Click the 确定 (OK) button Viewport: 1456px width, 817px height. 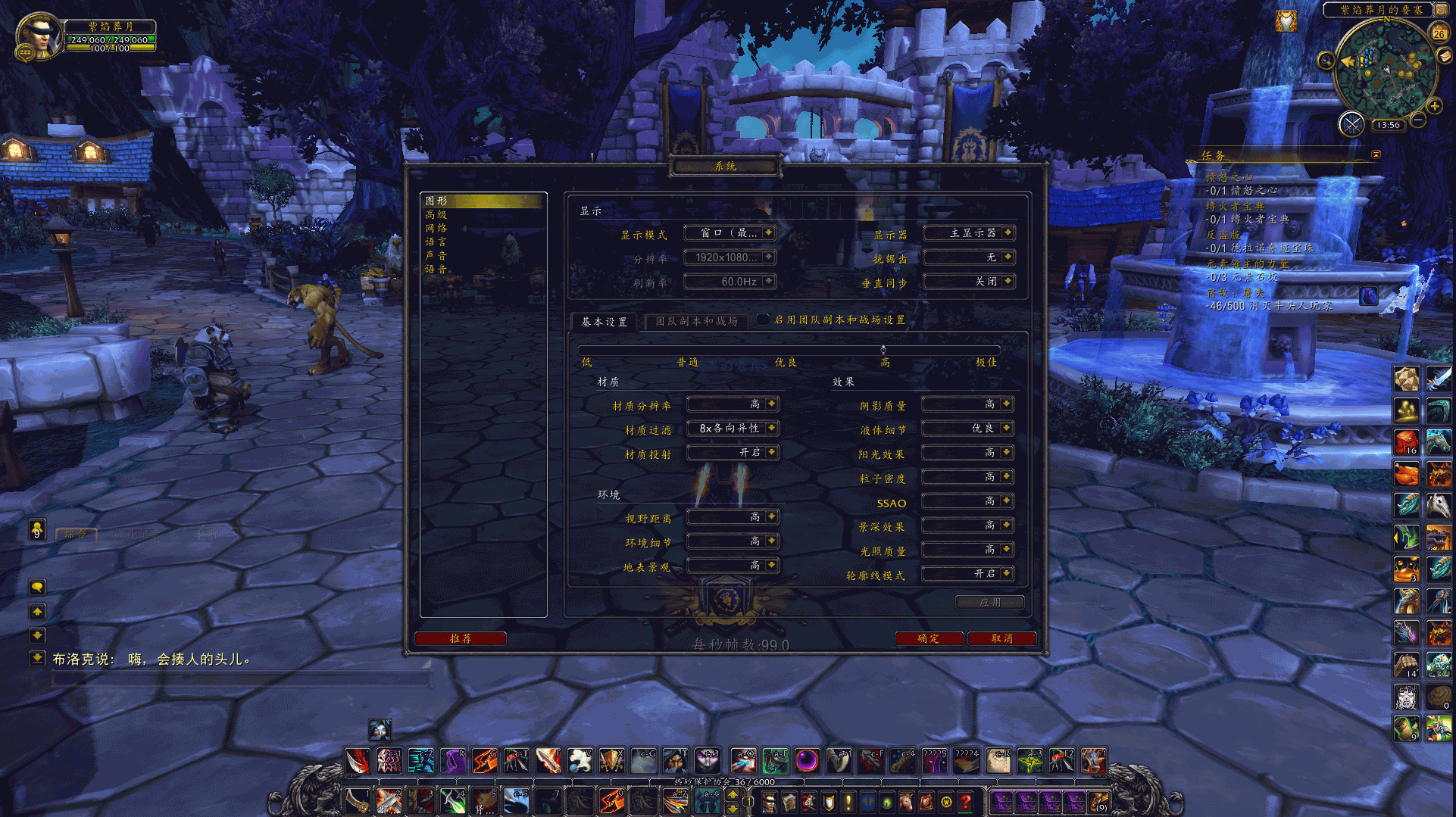929,638
